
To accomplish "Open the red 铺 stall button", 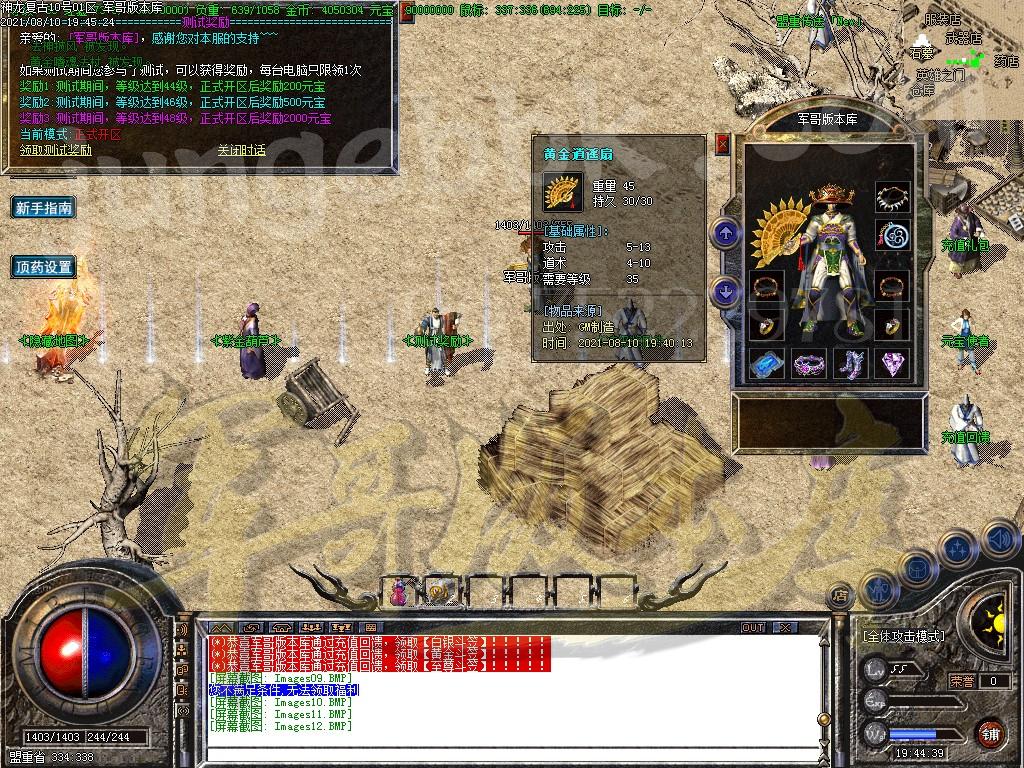I will [989, 733].
